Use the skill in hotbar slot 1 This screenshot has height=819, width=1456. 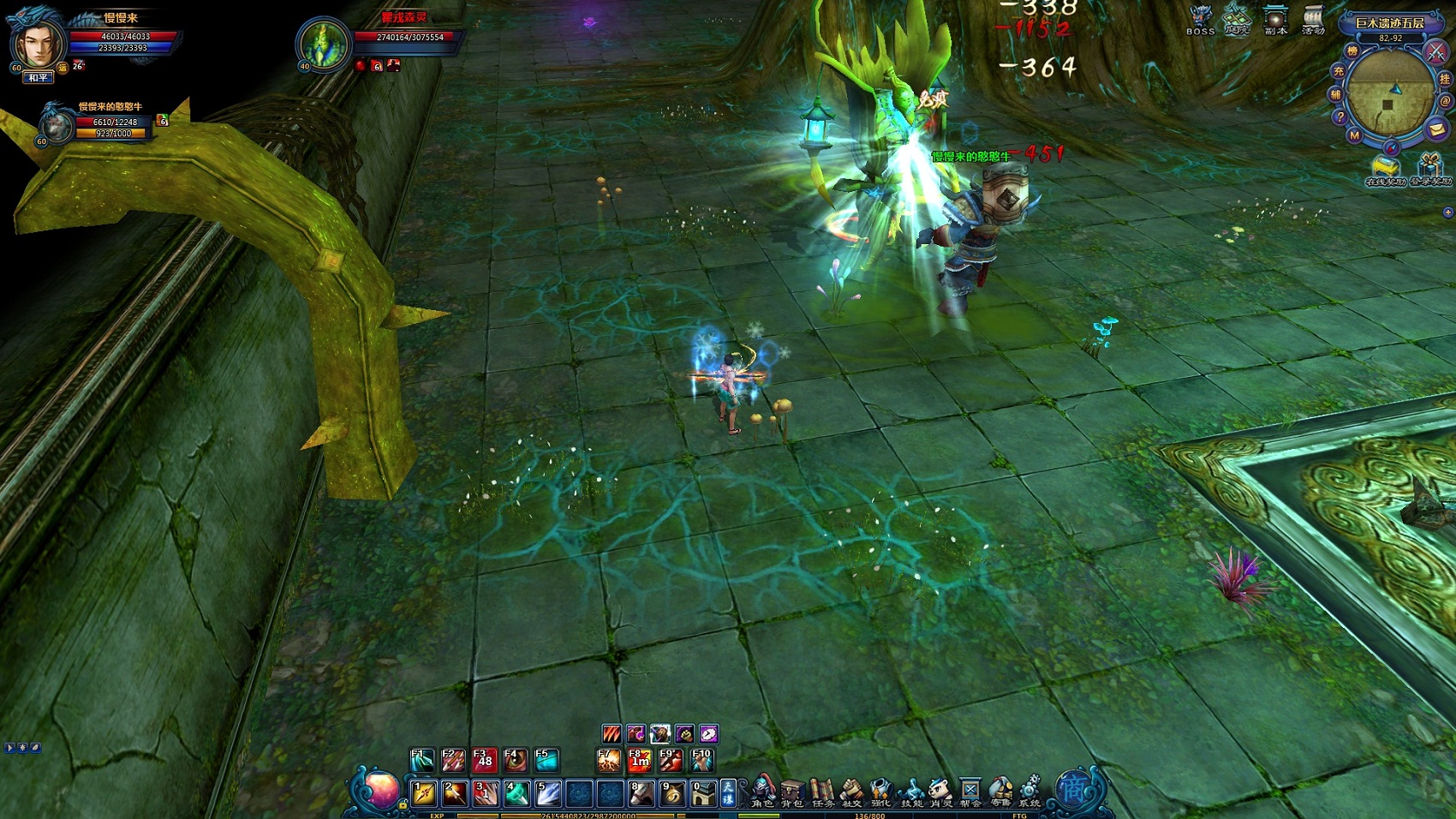coord(424,793)
